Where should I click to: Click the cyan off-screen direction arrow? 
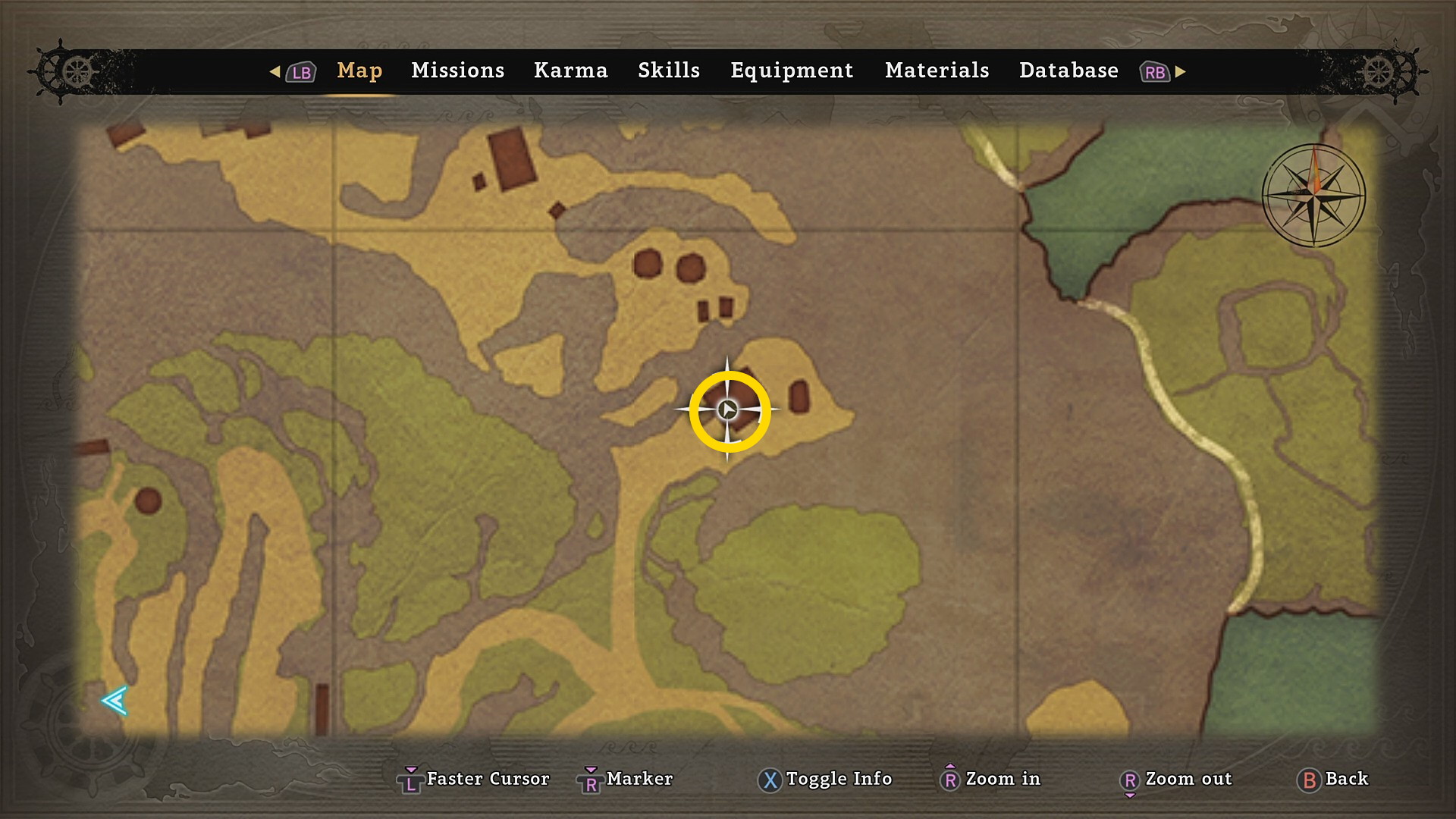coord(115,701)
